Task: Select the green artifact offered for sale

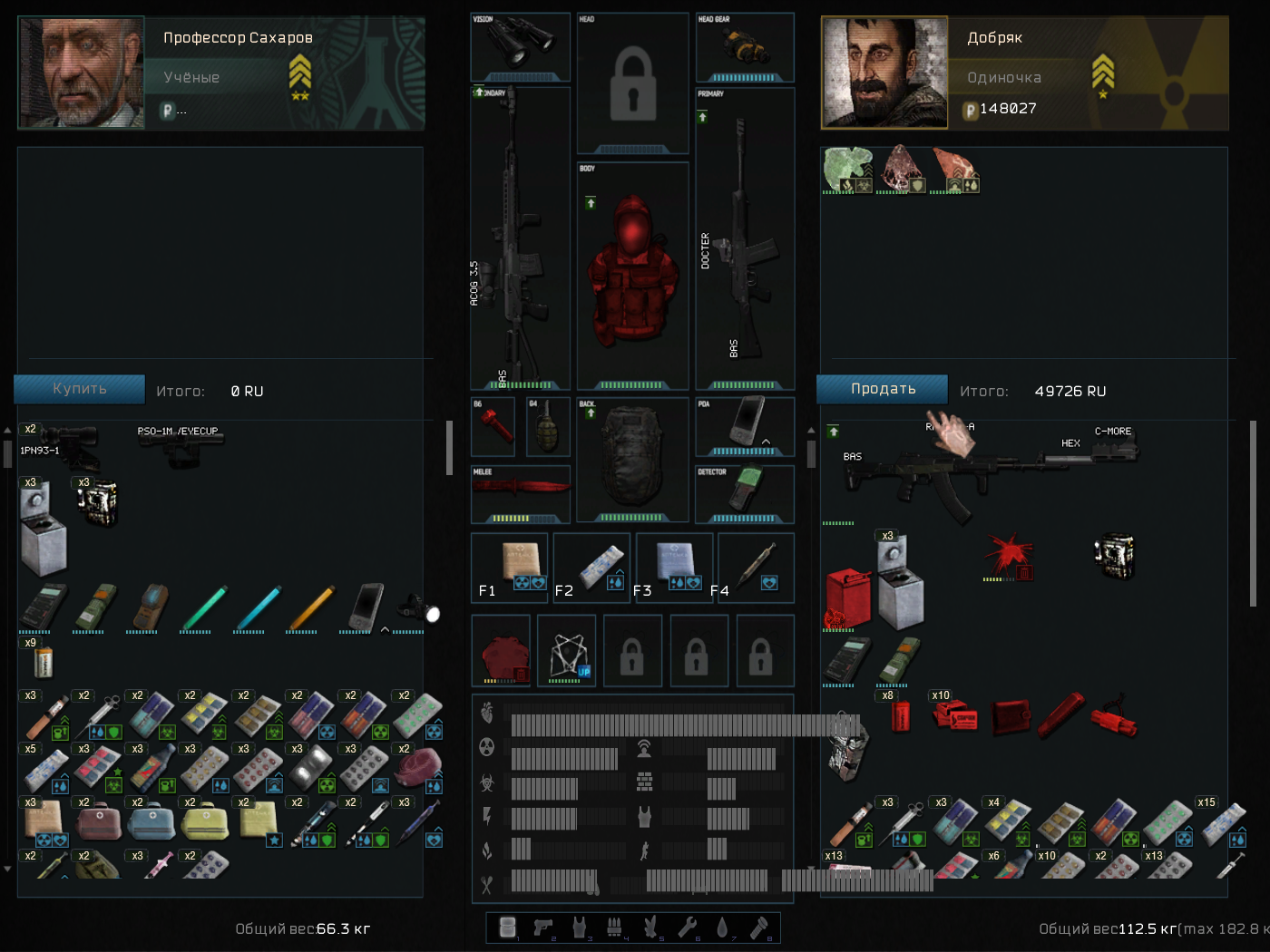Action: (847, 170)
